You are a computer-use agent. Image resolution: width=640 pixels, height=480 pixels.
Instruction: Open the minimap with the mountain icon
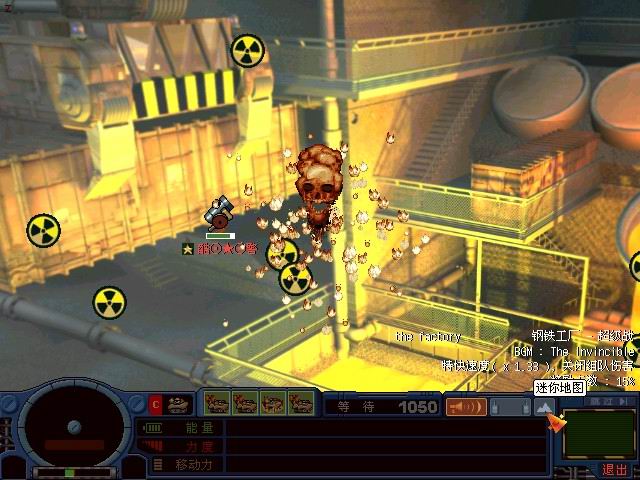point(543,407)
